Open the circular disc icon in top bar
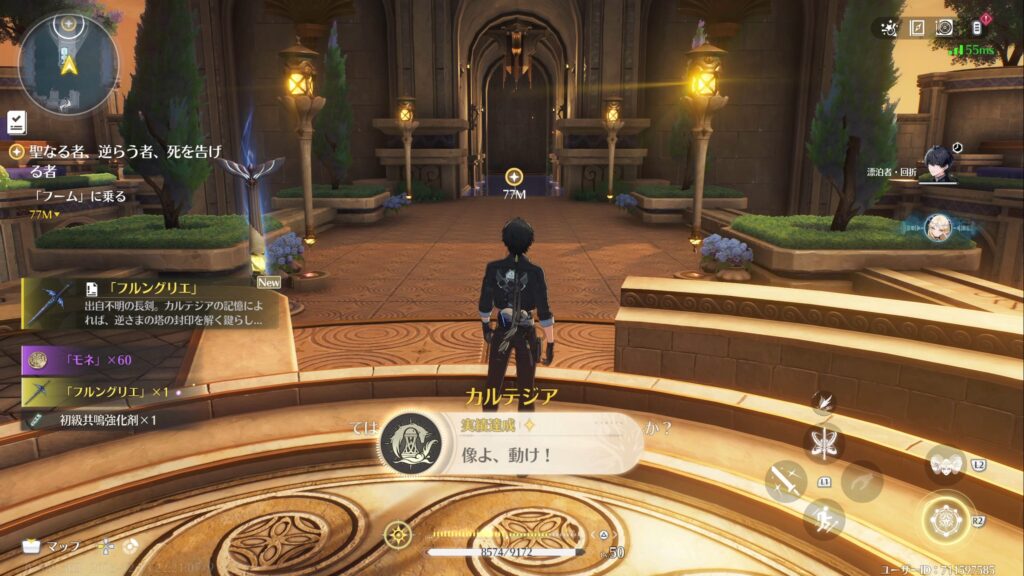The width and height of the screenshot is (1024, 576). [943, 28]
